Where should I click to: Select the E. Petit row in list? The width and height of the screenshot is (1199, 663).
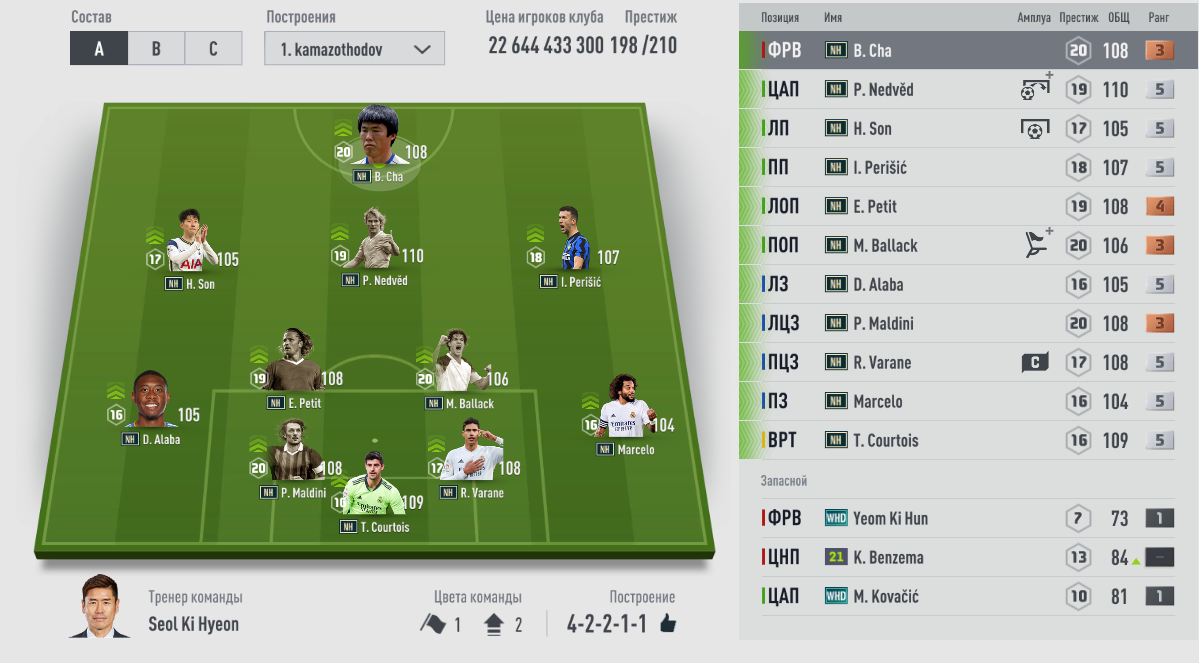[967, 207]
